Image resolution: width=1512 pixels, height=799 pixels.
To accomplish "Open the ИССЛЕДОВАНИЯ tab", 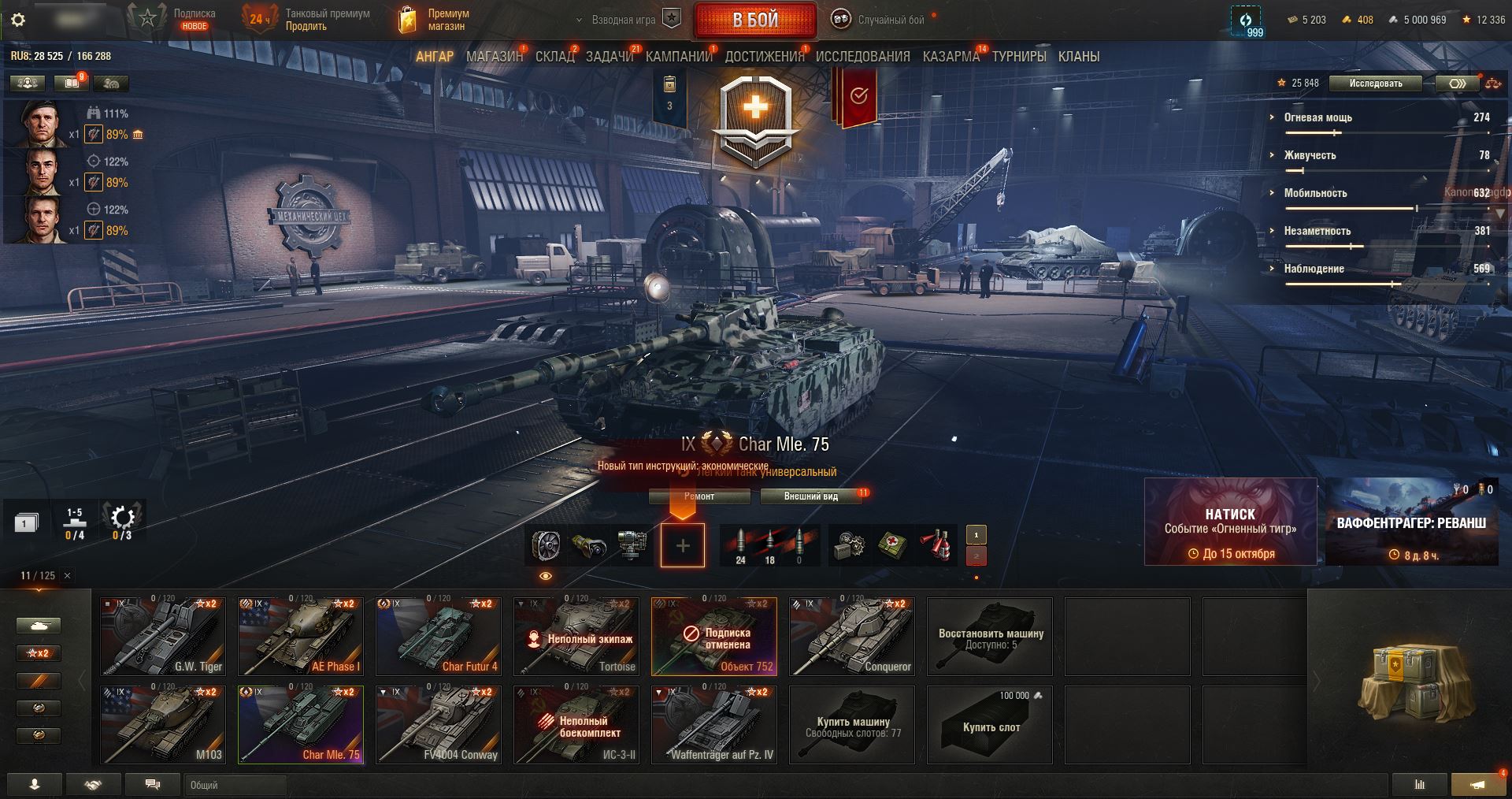I will point(862,57).
